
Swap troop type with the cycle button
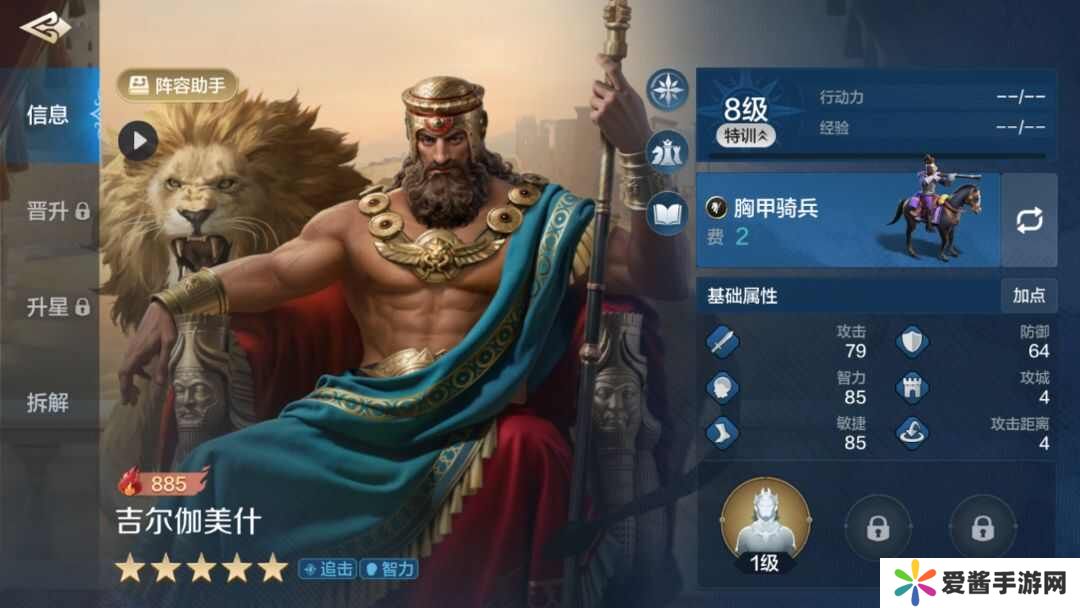[x=1029, y=220]
